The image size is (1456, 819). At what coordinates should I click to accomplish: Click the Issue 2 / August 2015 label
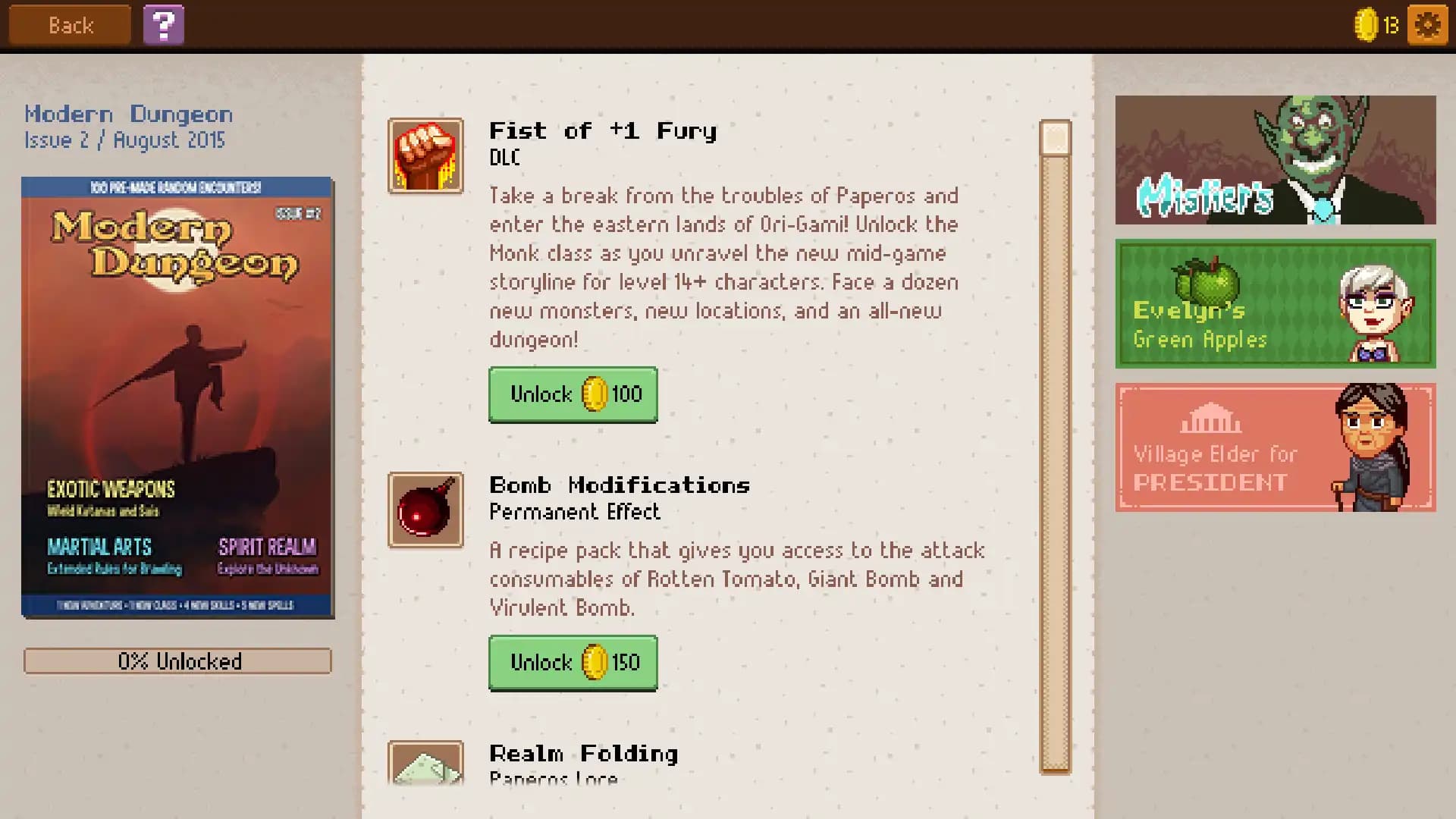pos(126,140)
